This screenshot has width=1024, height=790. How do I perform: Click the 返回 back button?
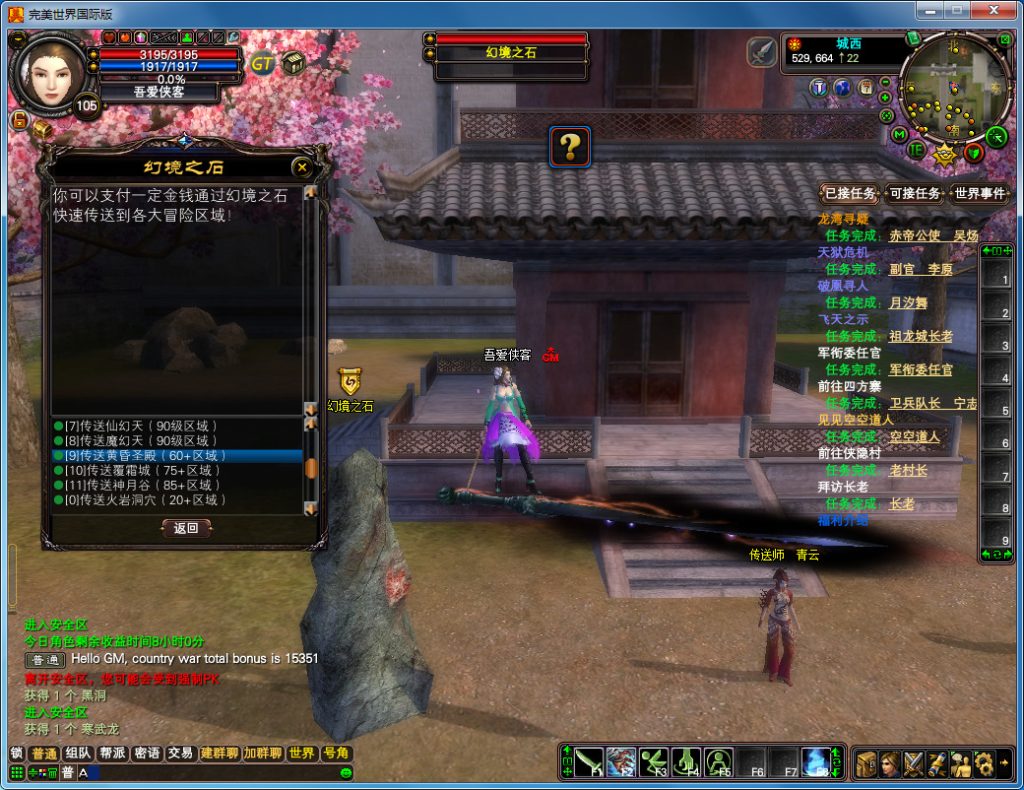point(186,528)
